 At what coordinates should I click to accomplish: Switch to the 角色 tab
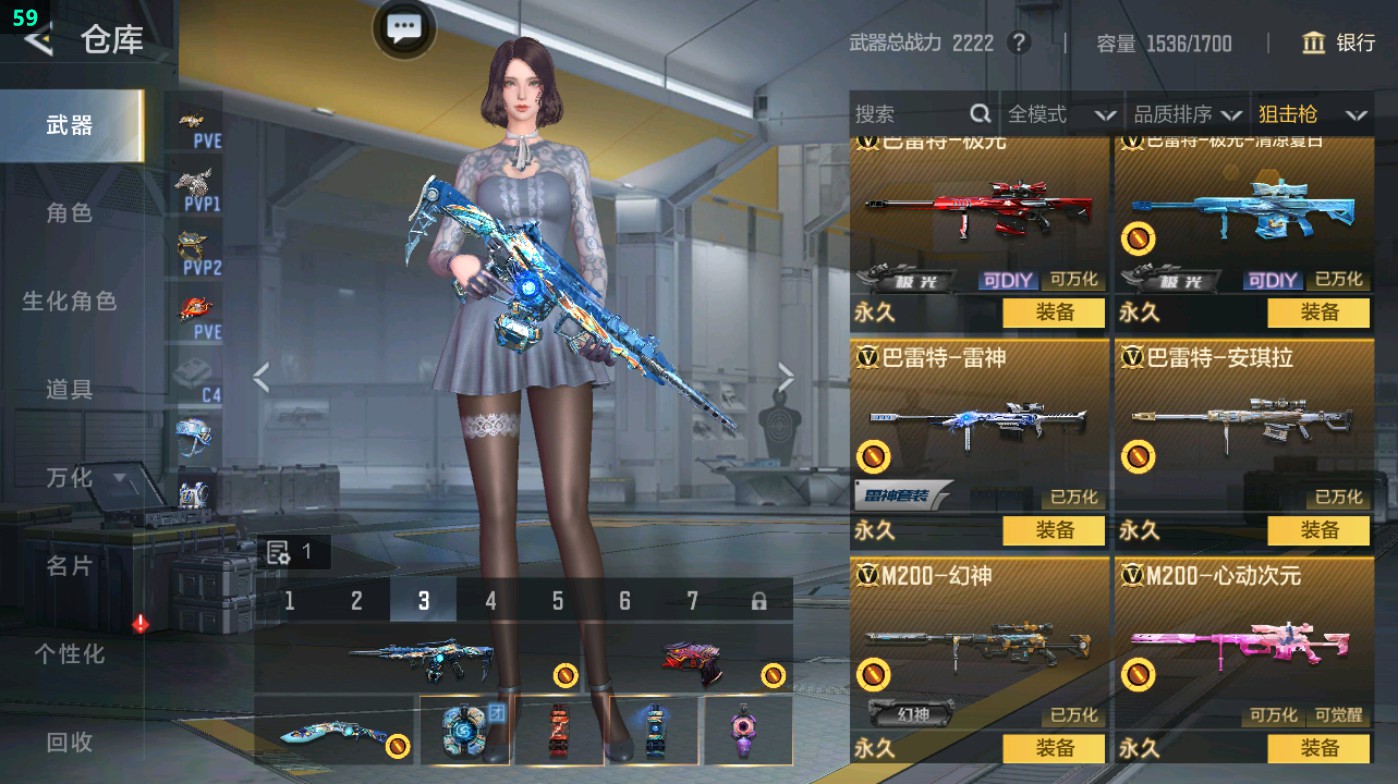69,213
